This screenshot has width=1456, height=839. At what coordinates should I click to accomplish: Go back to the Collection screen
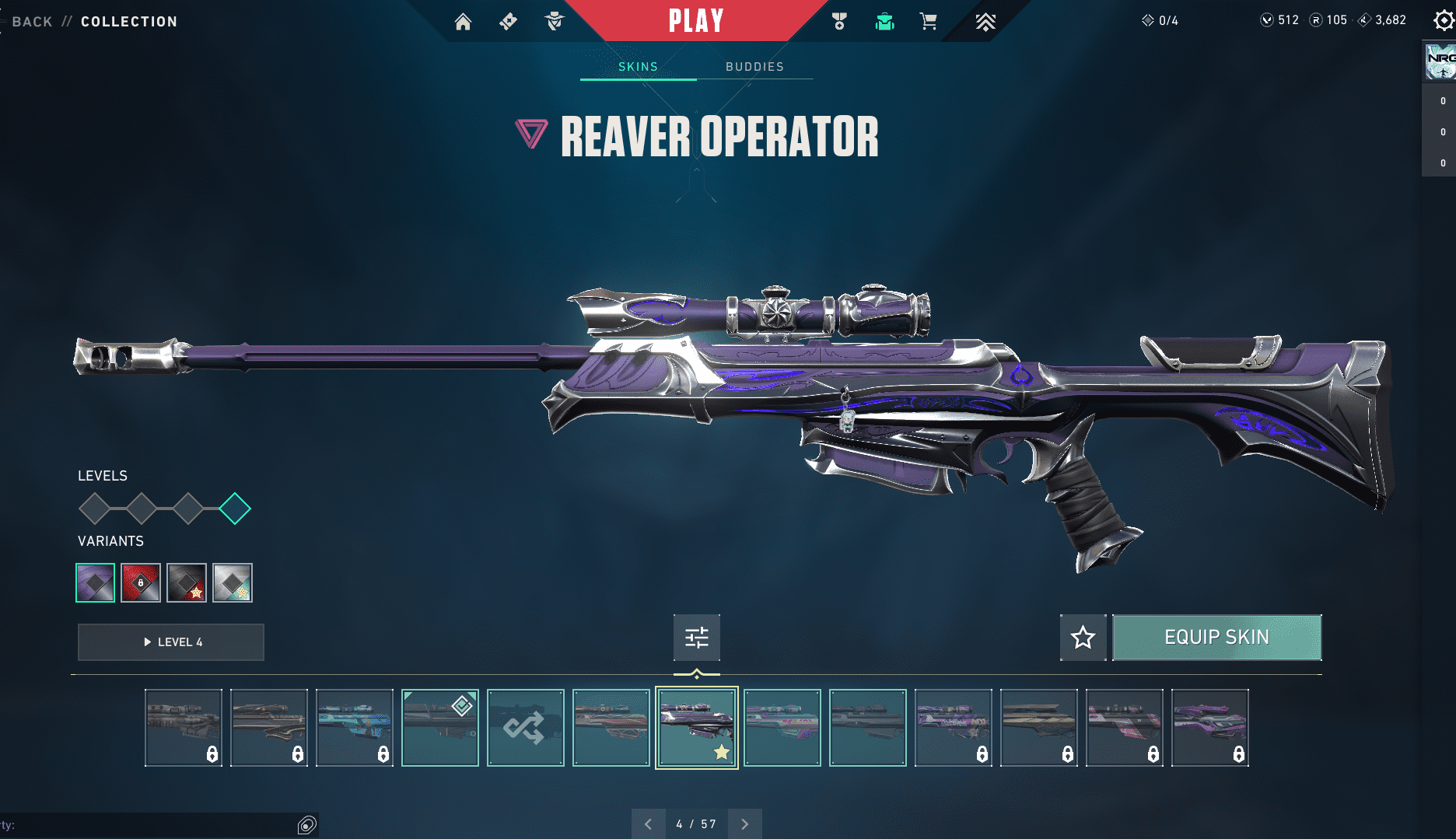pyautogui.click(x=33, y=22)
